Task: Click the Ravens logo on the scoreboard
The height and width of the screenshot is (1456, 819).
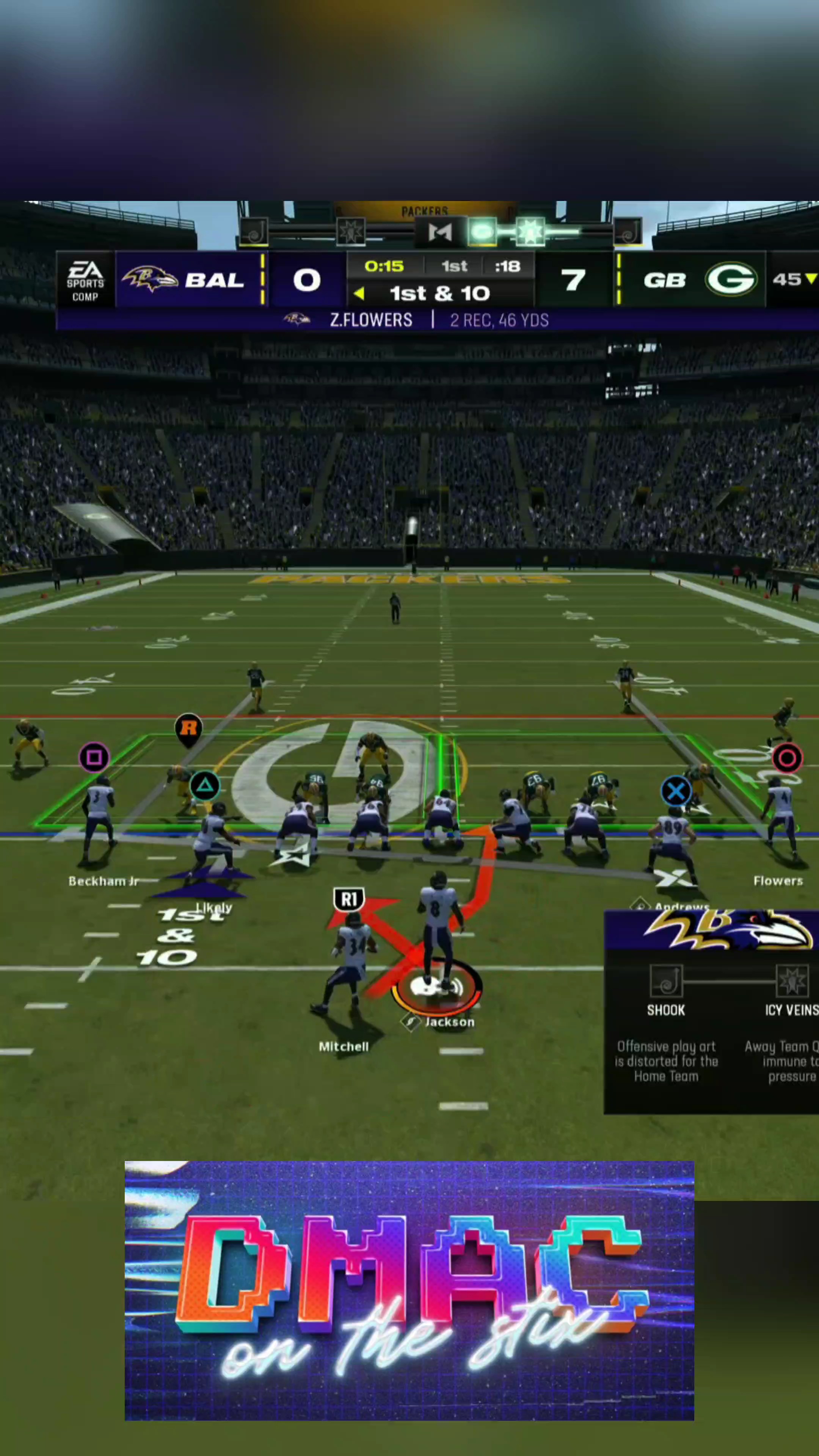Action: tap(150, 279)
